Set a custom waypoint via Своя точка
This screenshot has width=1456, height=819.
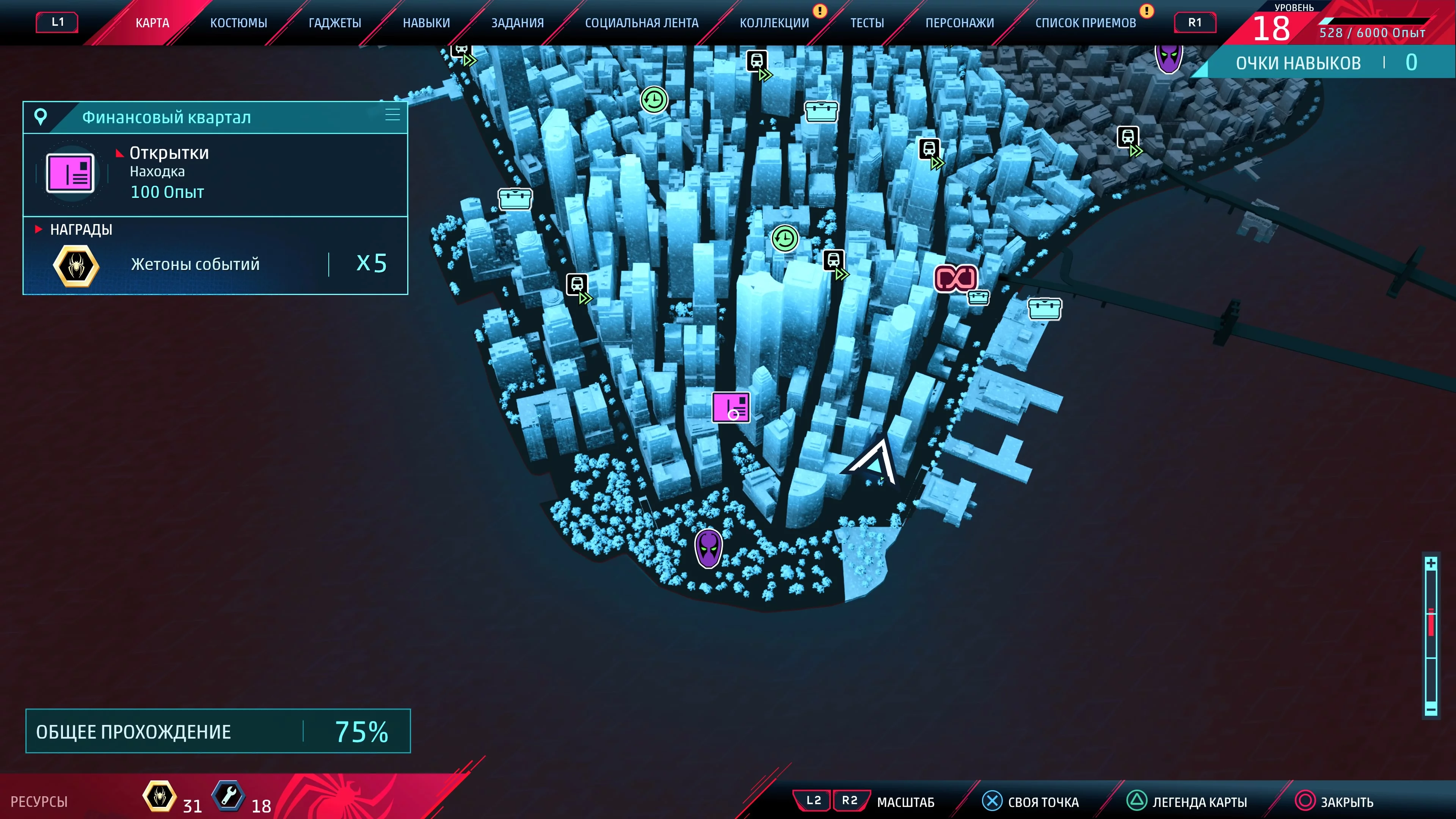(1031, 802)
